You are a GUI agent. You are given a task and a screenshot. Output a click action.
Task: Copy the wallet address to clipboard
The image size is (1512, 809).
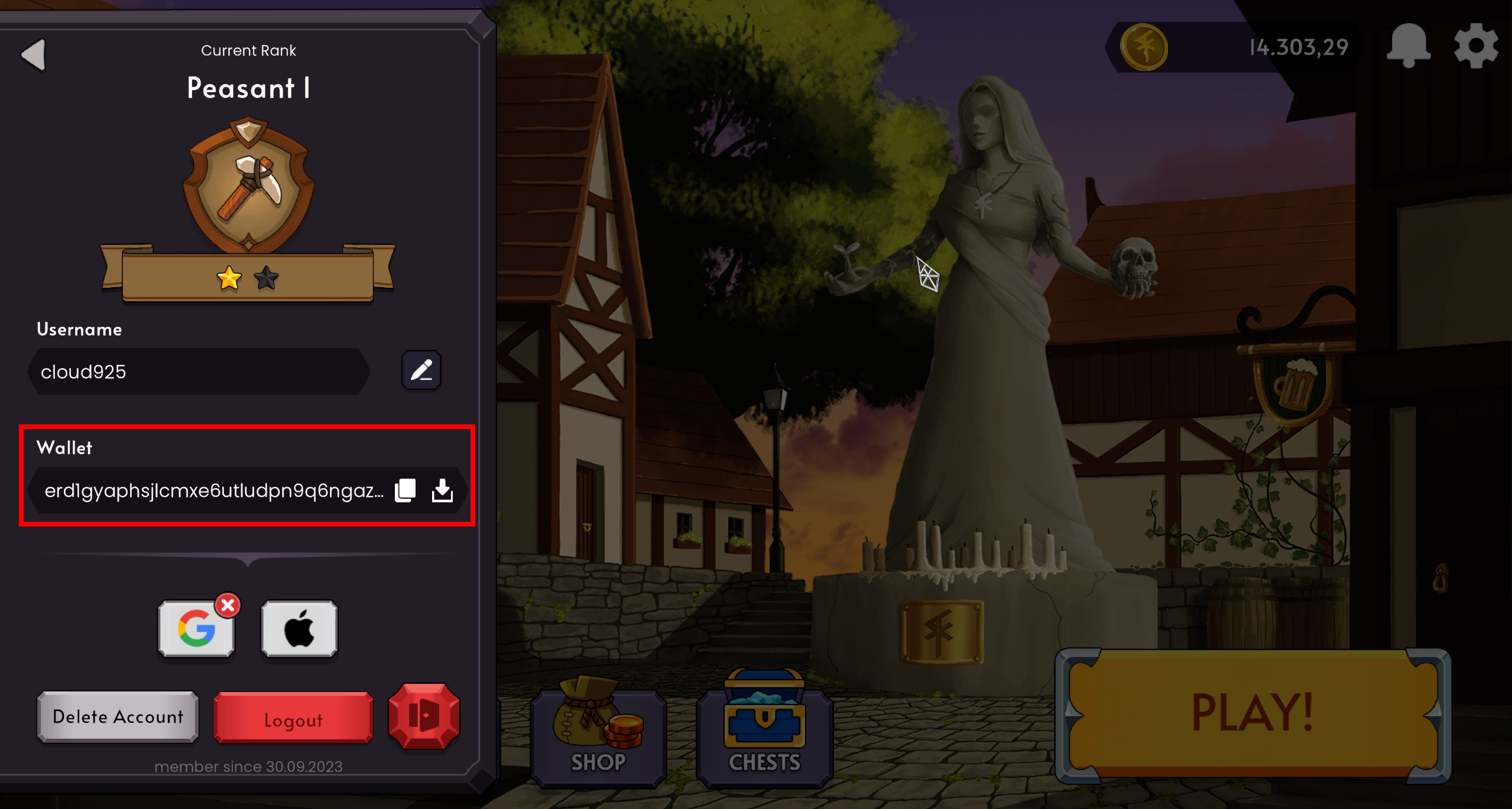[x=404, y=489]
